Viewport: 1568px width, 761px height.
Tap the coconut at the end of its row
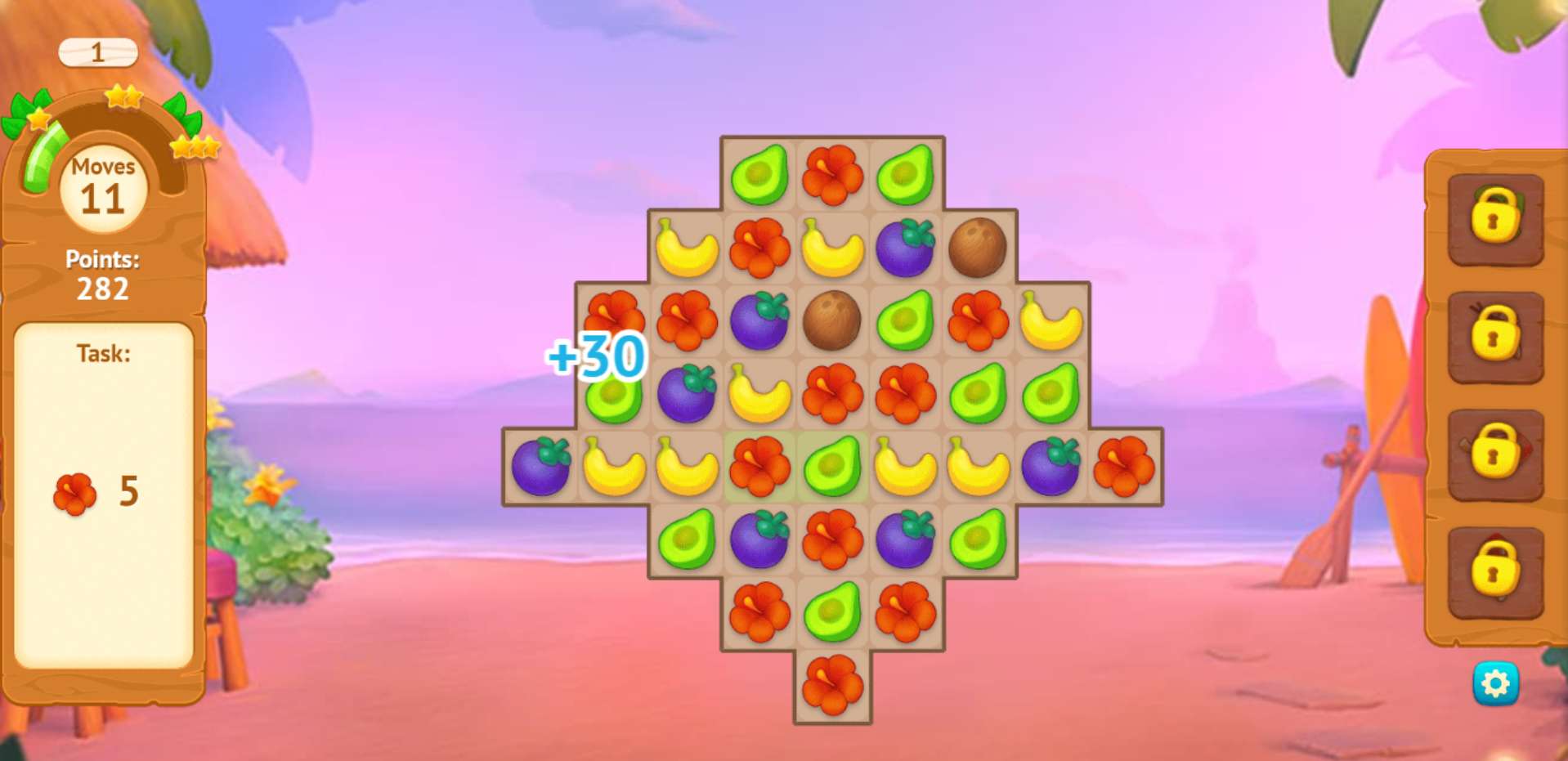[978, 248]
